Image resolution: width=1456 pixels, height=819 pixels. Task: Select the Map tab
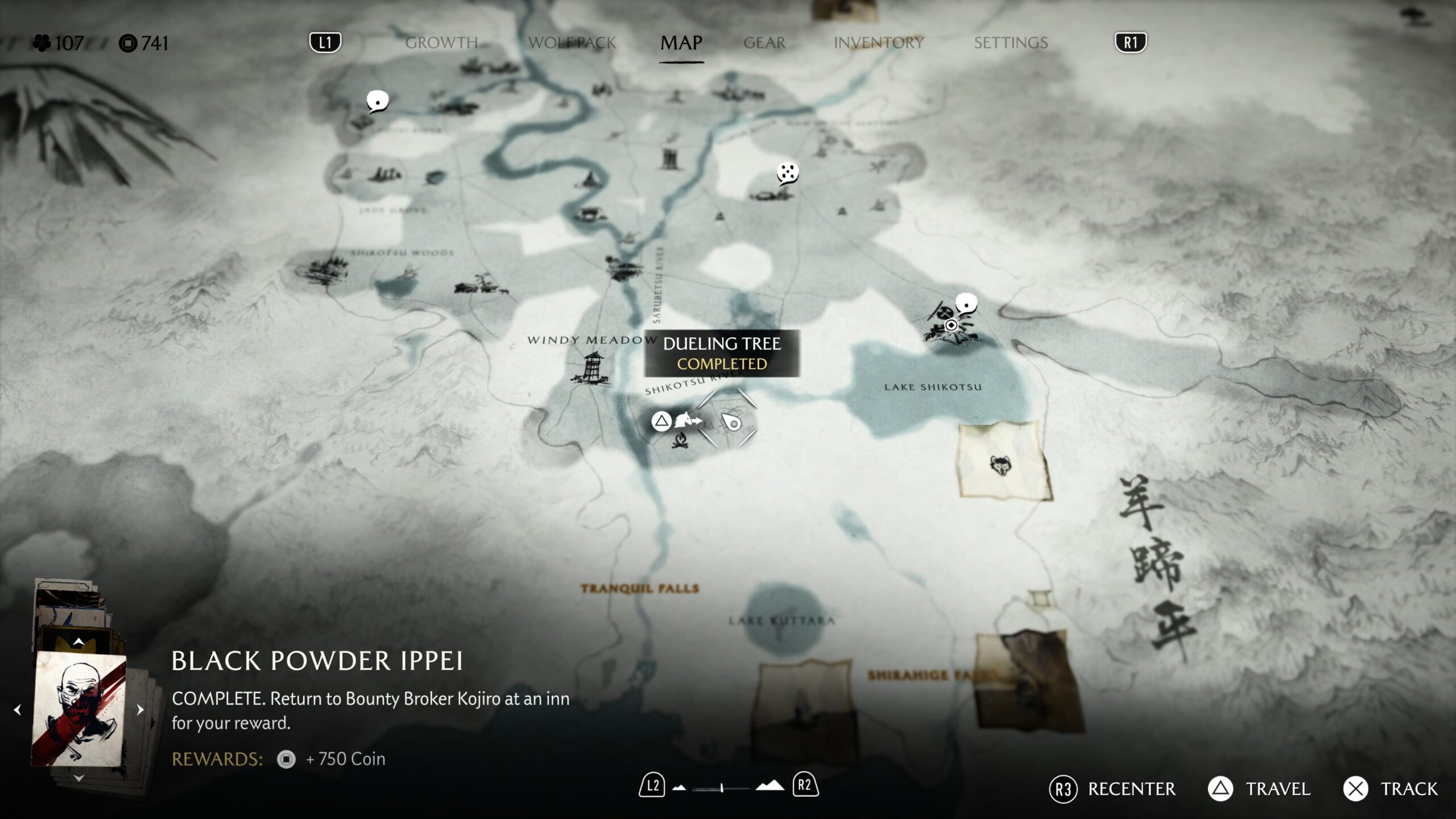[681, 43]
